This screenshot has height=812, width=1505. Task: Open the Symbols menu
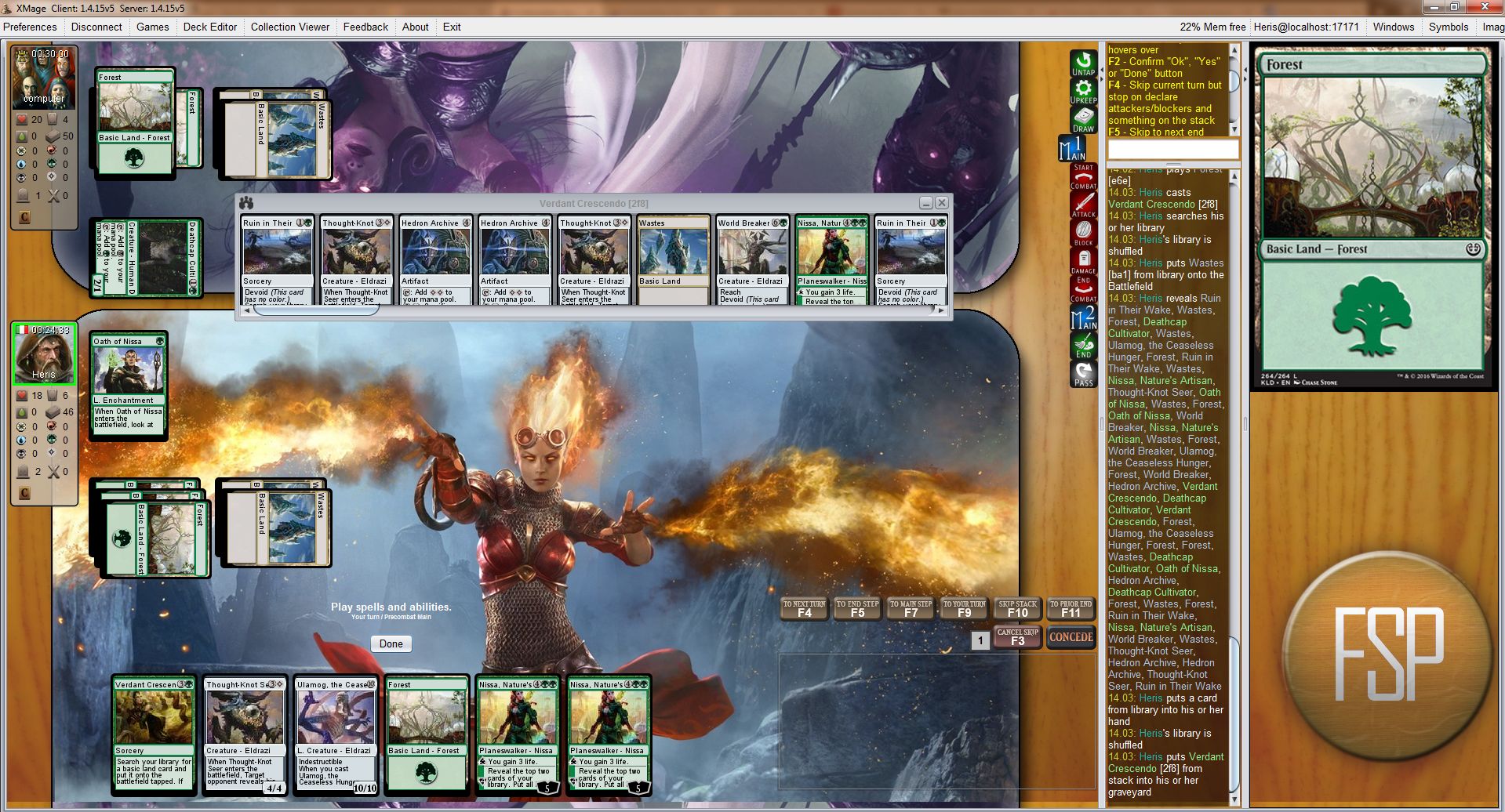[x=1448, y=27]
